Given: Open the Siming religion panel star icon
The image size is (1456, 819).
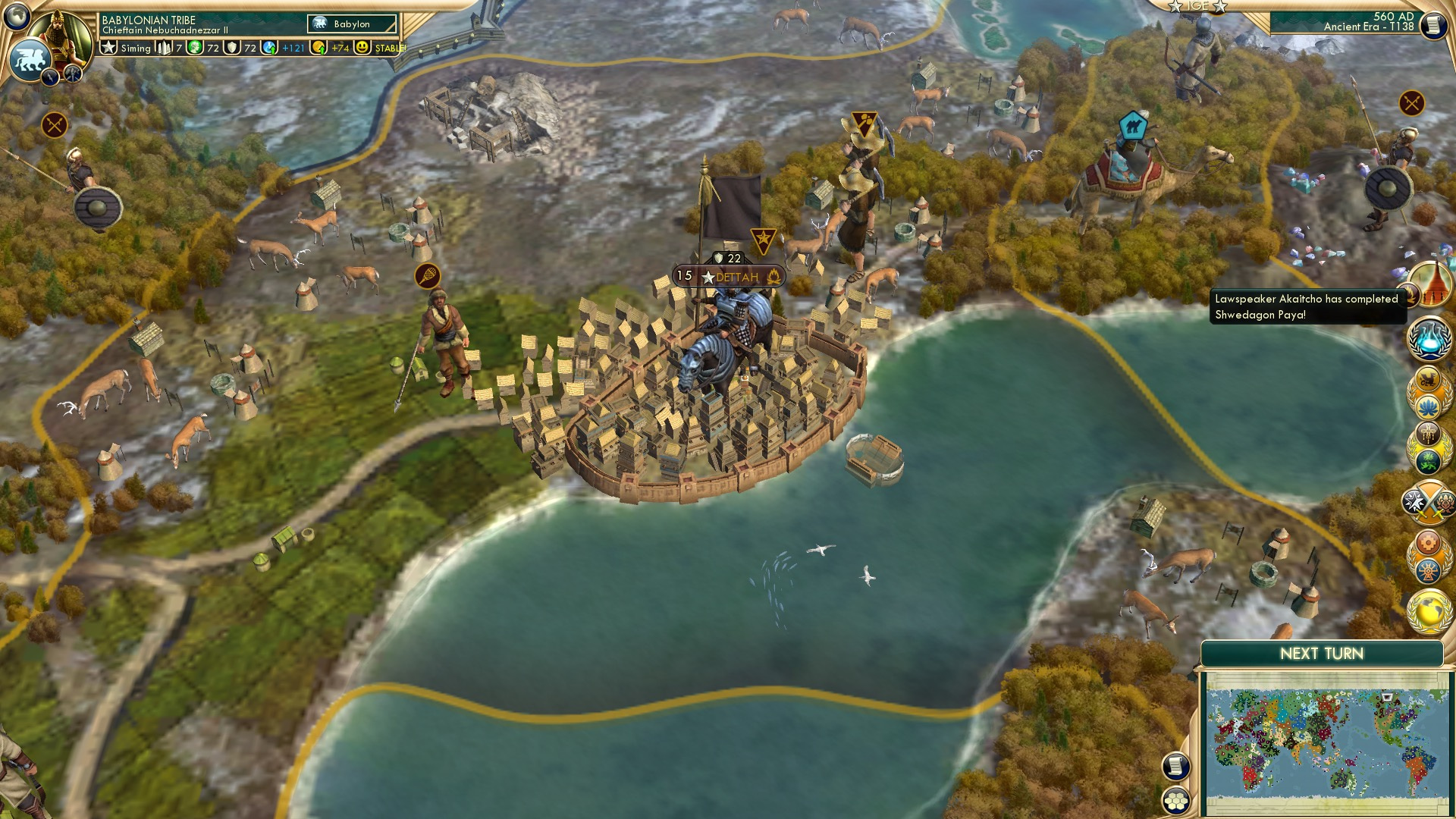Looking at the screenshot, I should tap(108, 48).
